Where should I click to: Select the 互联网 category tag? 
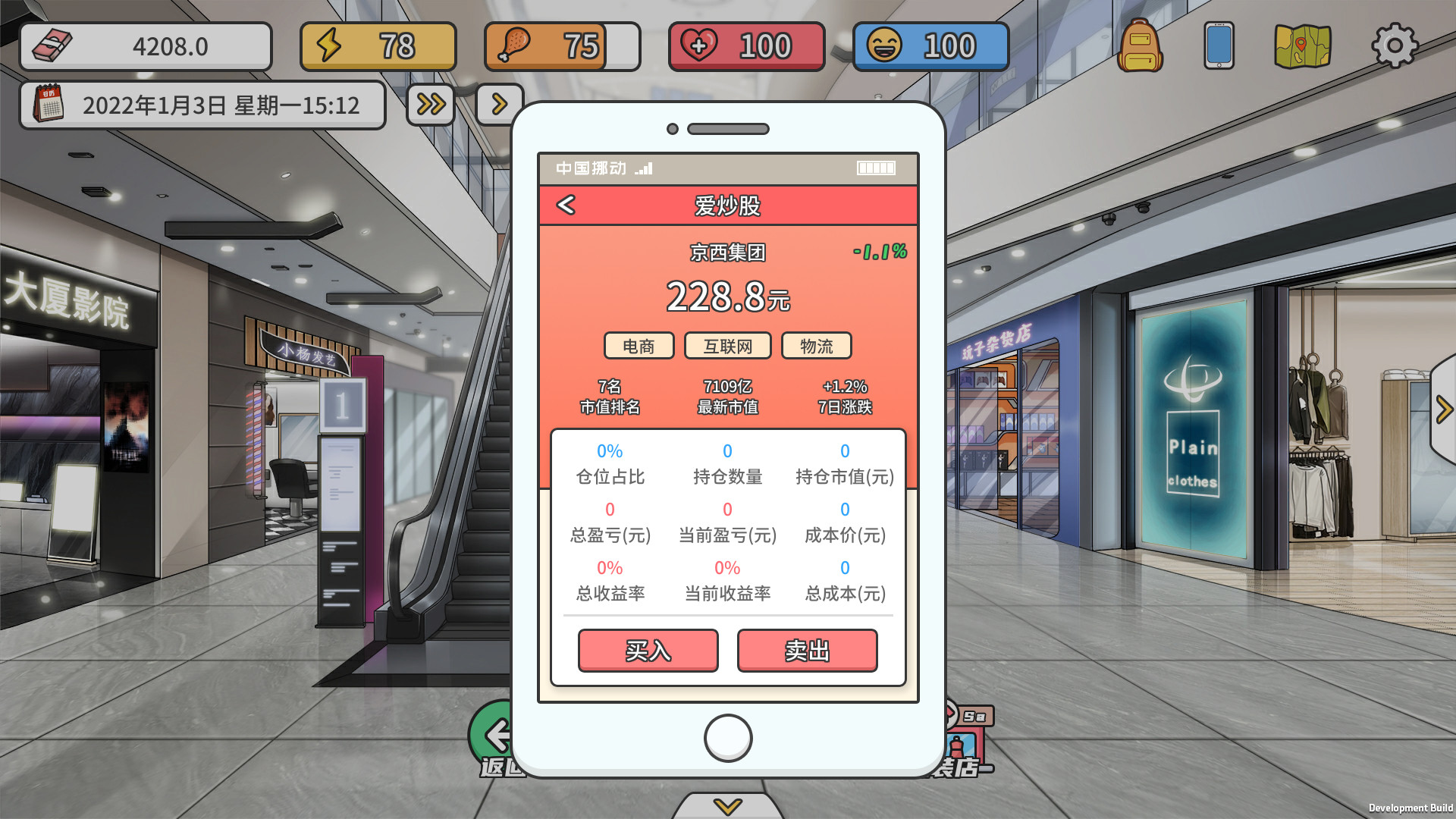click(728, 346)
